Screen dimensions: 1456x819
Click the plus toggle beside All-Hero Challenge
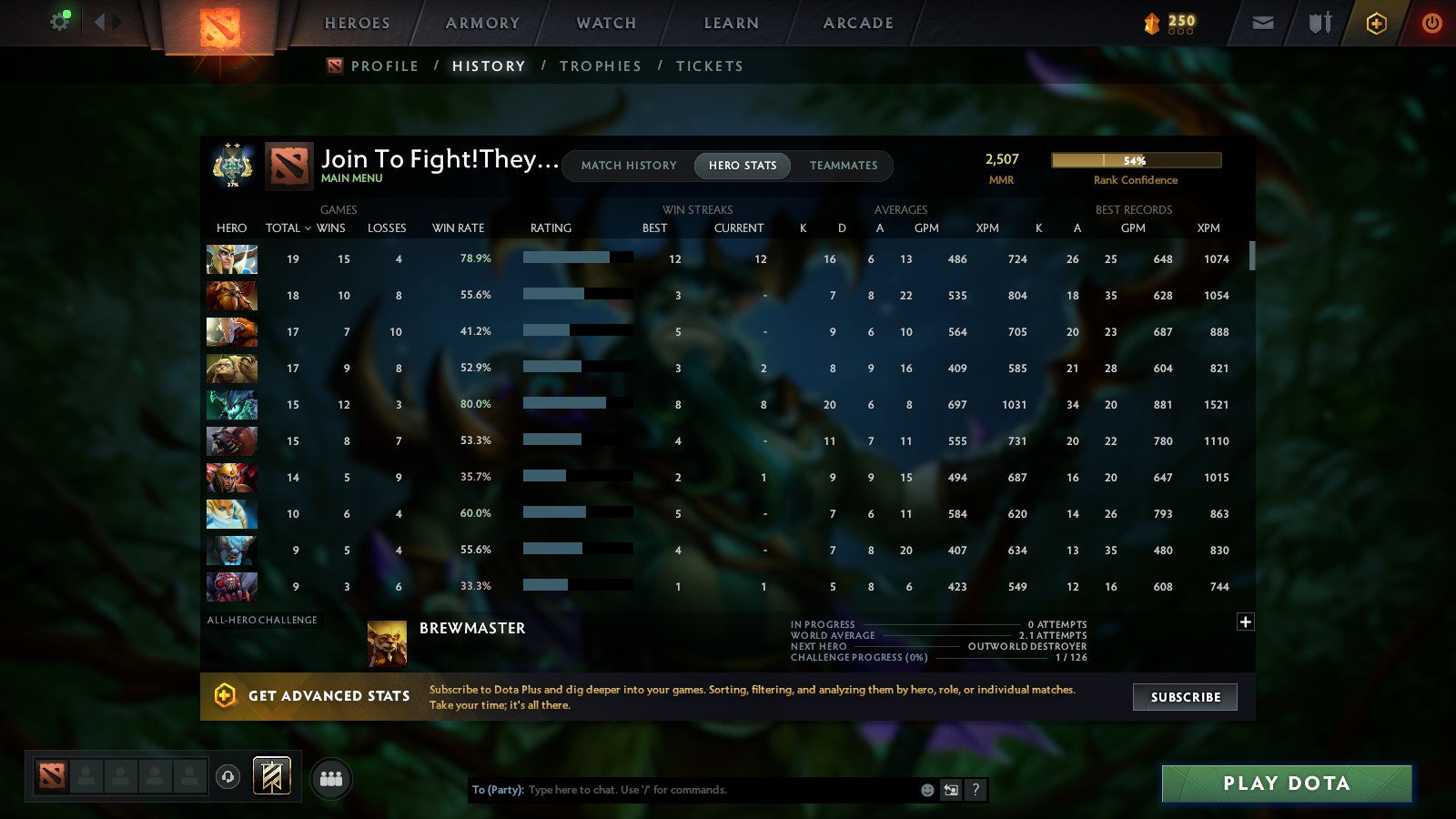pyautogui.click(x=1245, y=622)
